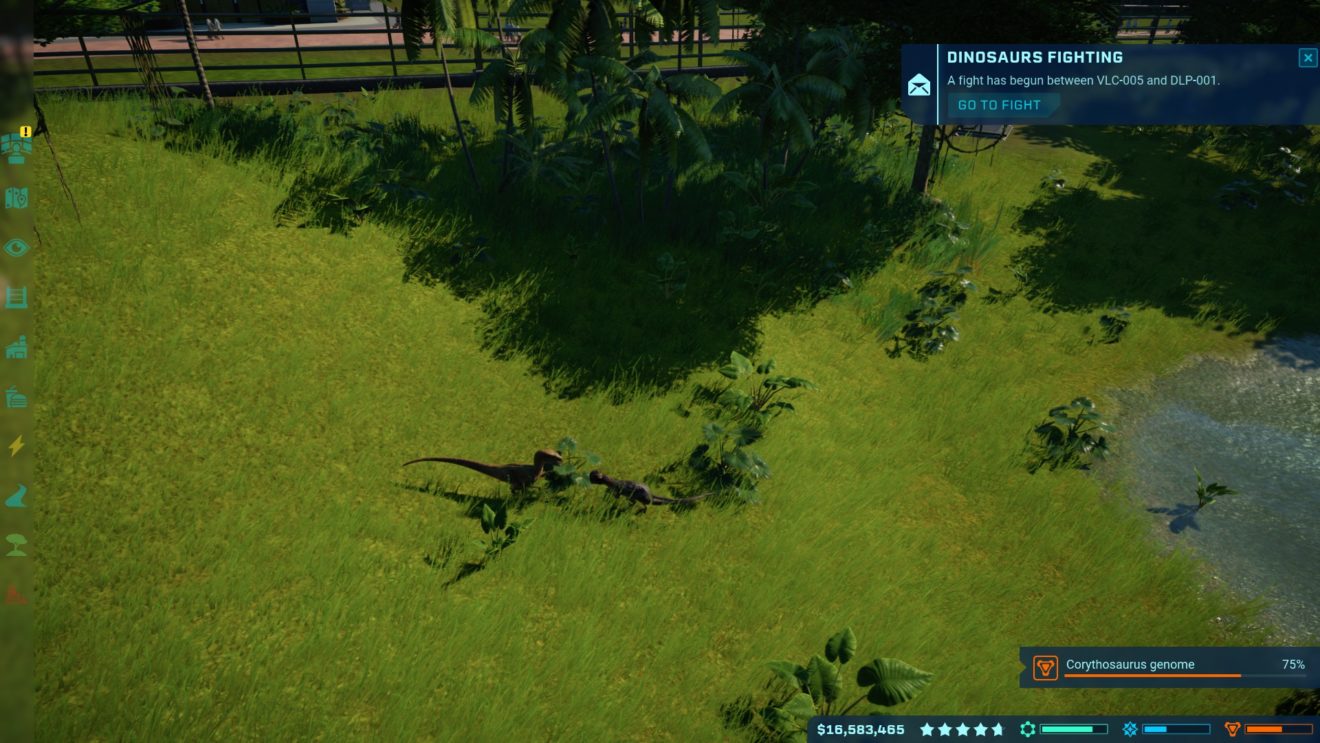Screen dimensions: 1320x743
Task: Open the envelope message icon
Action: [x=918, y=85]
